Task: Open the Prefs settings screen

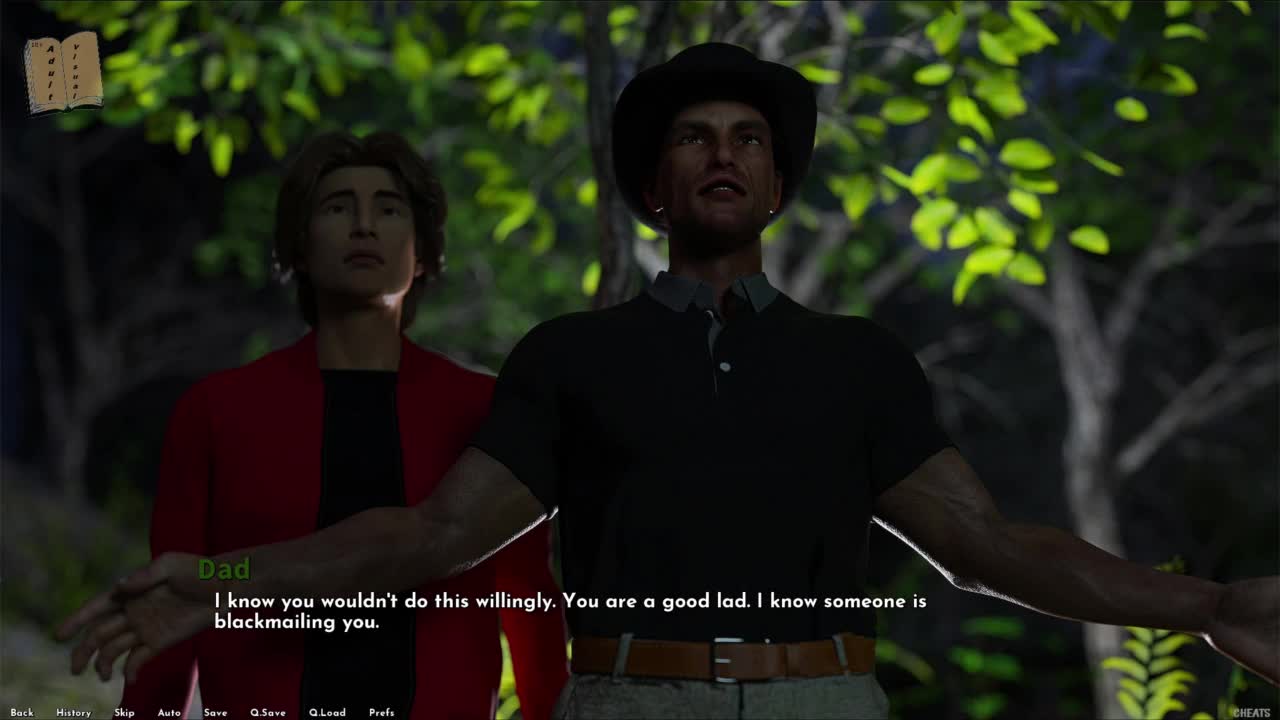Action: pos(381,713)
